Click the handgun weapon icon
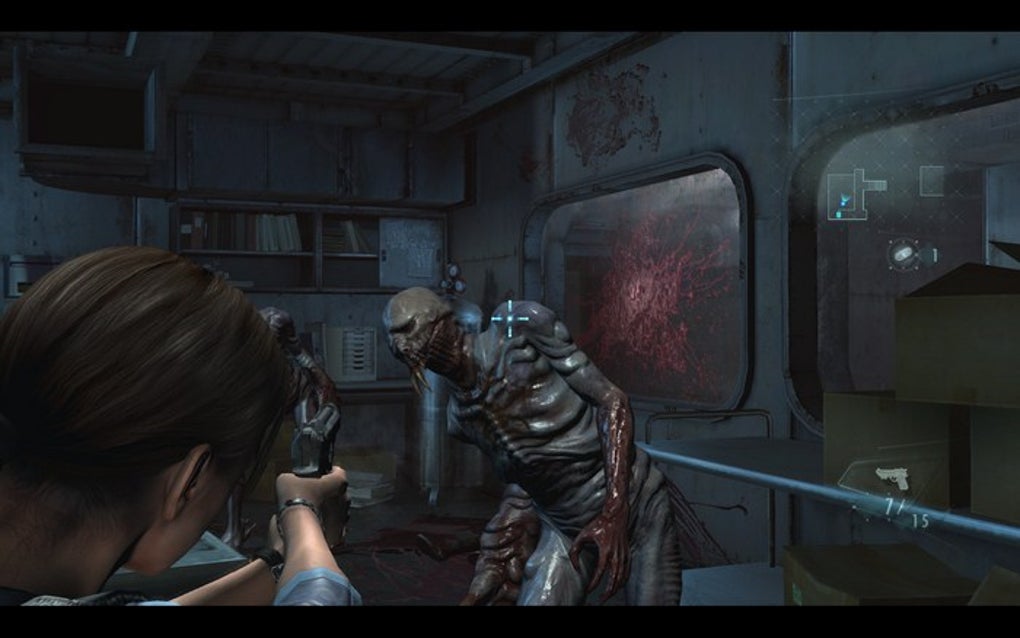Viewport: 1020px width, 638px height. (x=891, y=478)
